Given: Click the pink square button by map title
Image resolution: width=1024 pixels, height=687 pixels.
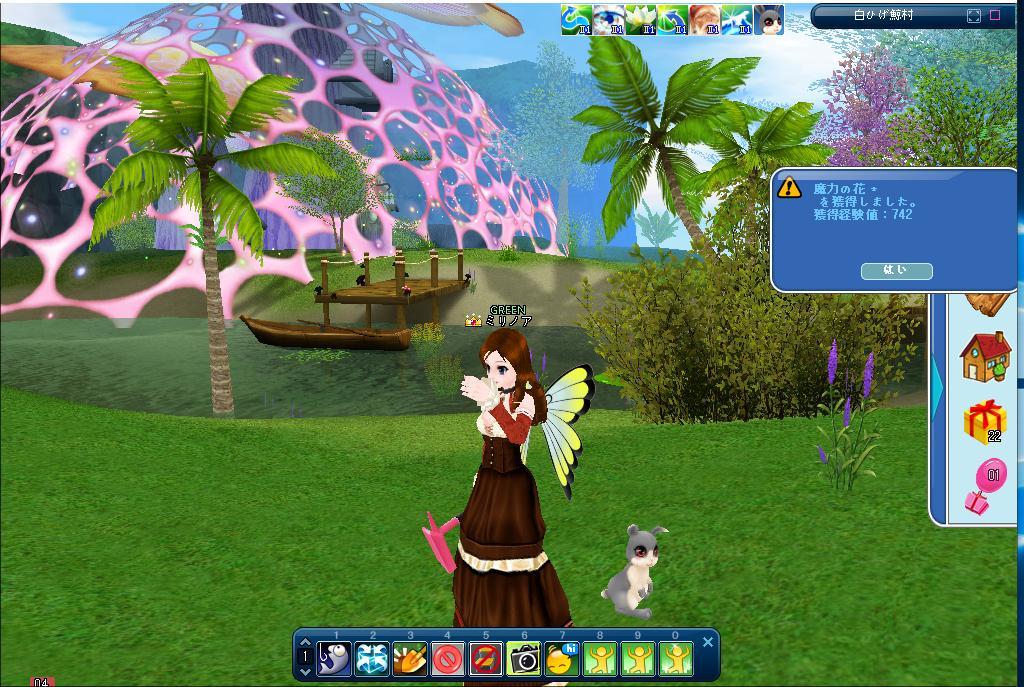Looking at the screenshot, I should pyautogui.click(x=995, y=16).
